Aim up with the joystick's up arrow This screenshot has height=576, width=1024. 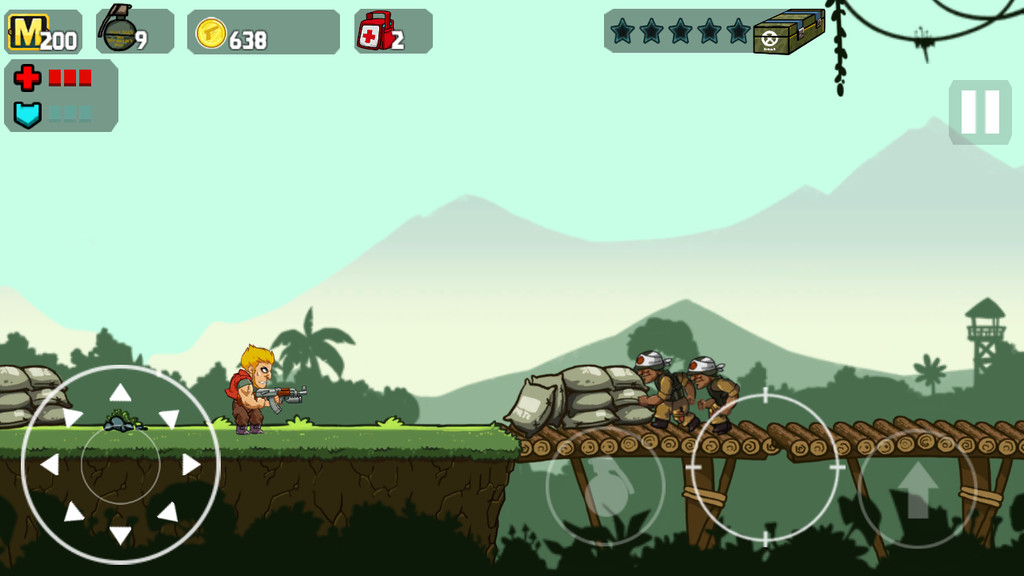(120, 393)
